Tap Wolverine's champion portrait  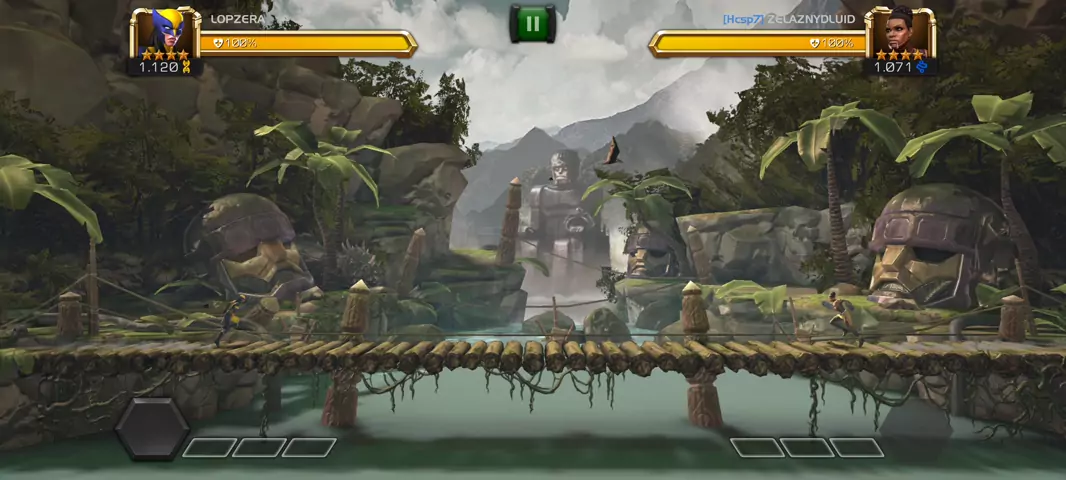coord(165,33)
